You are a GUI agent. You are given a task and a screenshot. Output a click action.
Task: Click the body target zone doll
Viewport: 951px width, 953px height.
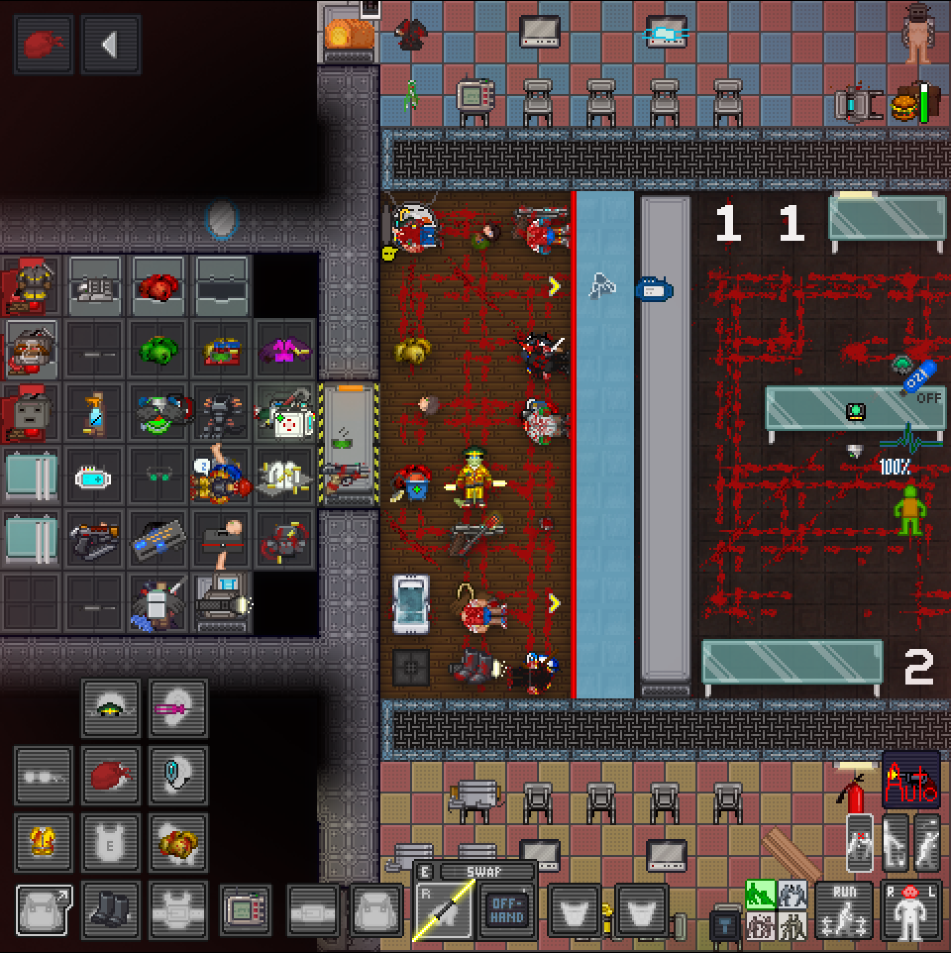pos(910,910)
